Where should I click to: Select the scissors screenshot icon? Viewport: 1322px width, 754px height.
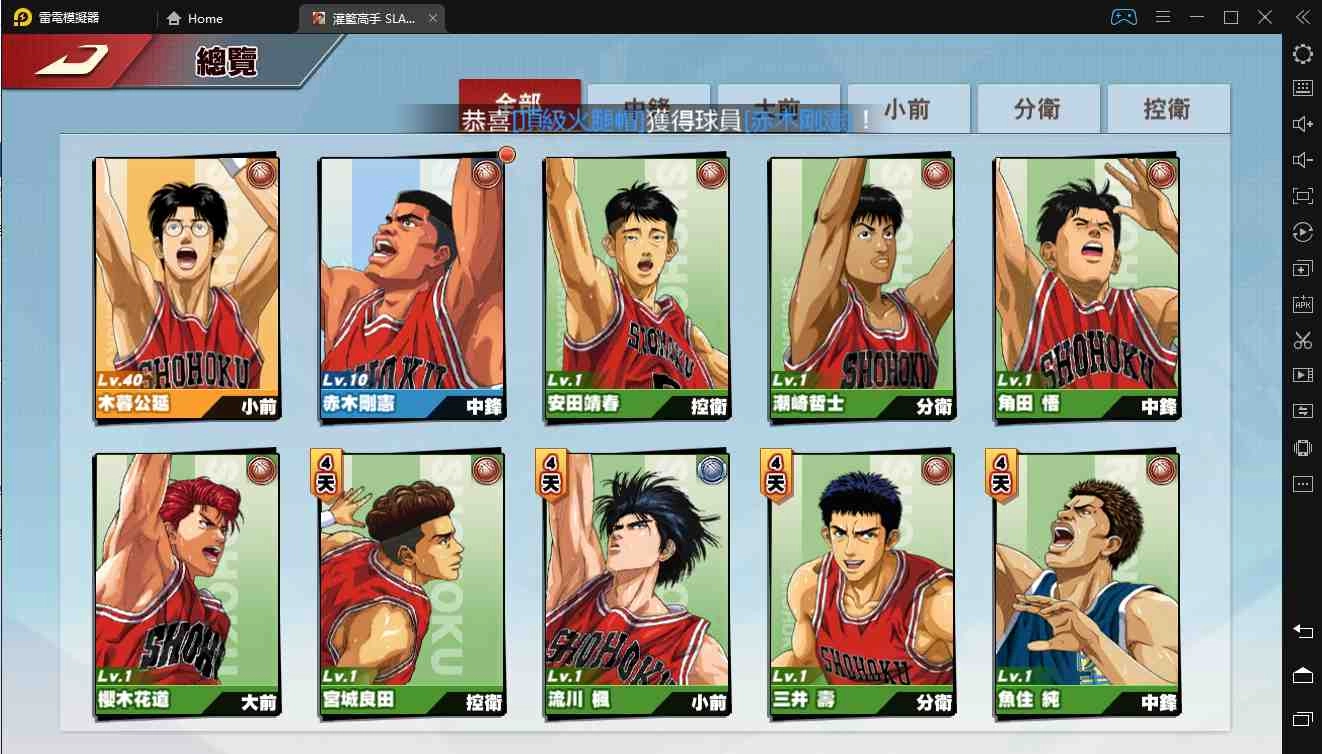1303,340
